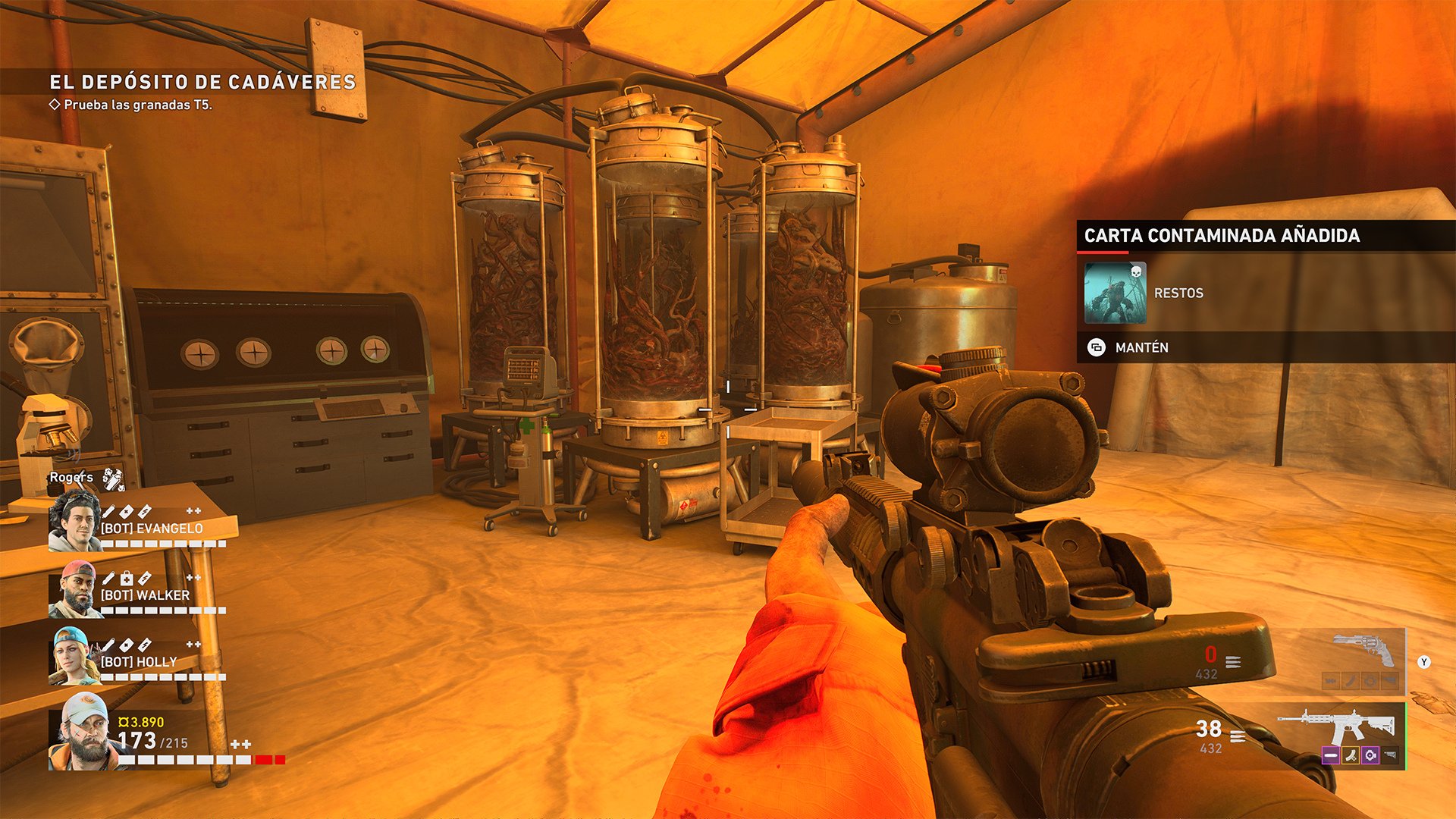The height and width of the screenshot is (819, 1456).
Task: Click the objective tracker 'Prueba las granadas T5'
Action: pos(137,105)
